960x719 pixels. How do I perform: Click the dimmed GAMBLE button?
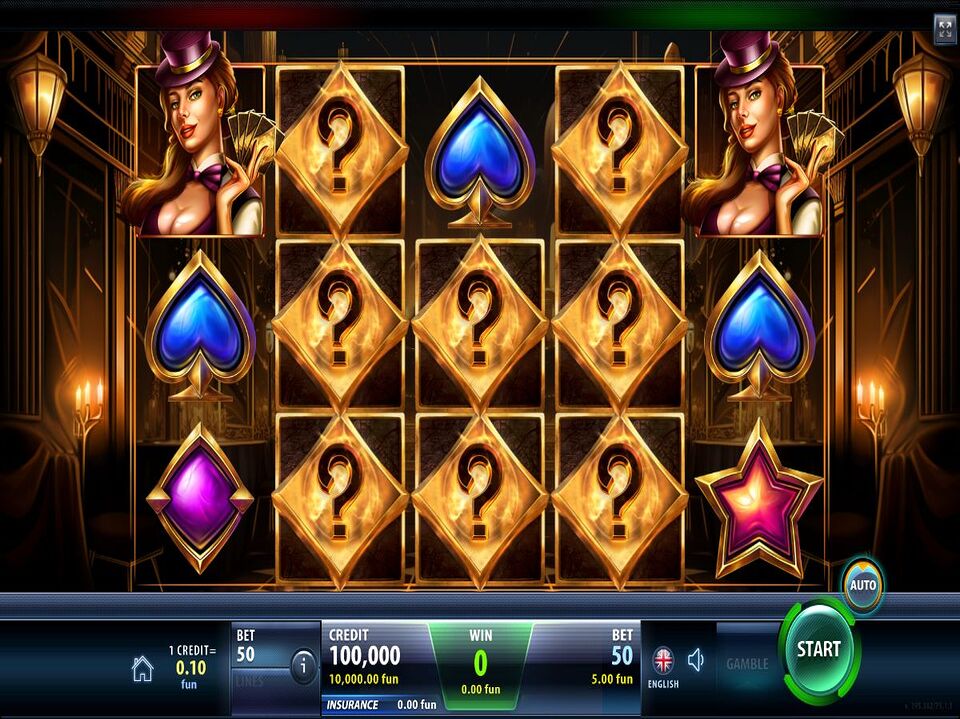[747, 663]
